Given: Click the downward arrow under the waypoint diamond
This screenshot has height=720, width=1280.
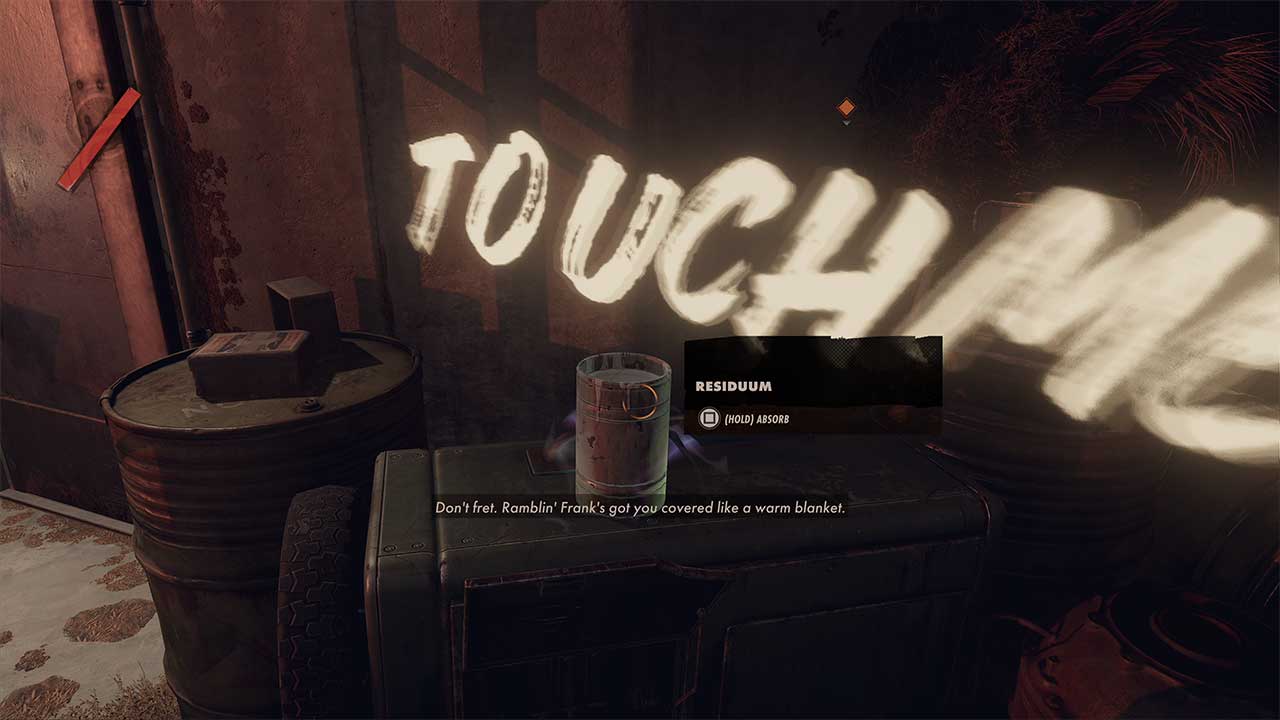Looking at the screenshot, I should pos(846,124).
